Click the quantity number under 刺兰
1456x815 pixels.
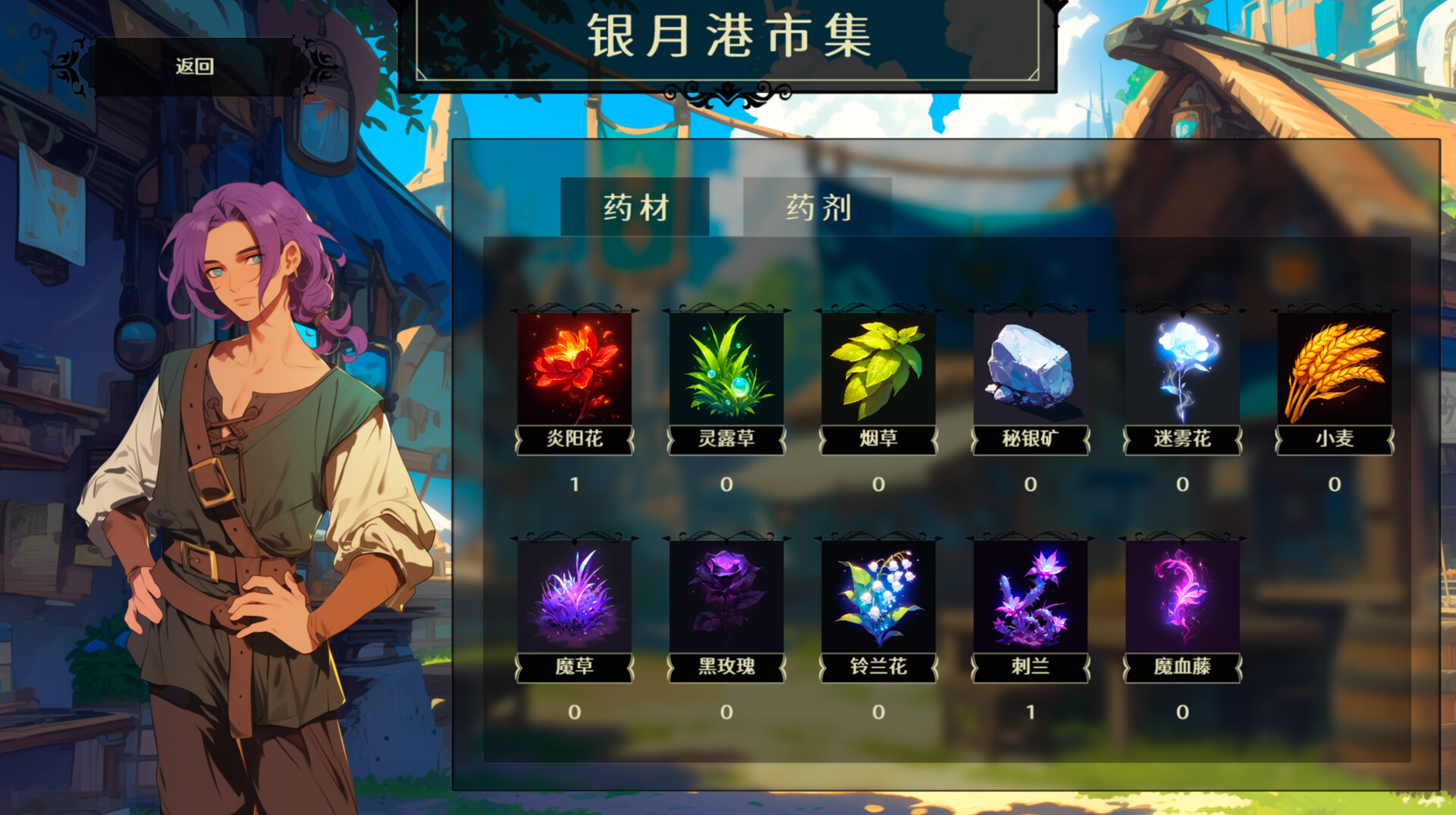coord(1030,710)
